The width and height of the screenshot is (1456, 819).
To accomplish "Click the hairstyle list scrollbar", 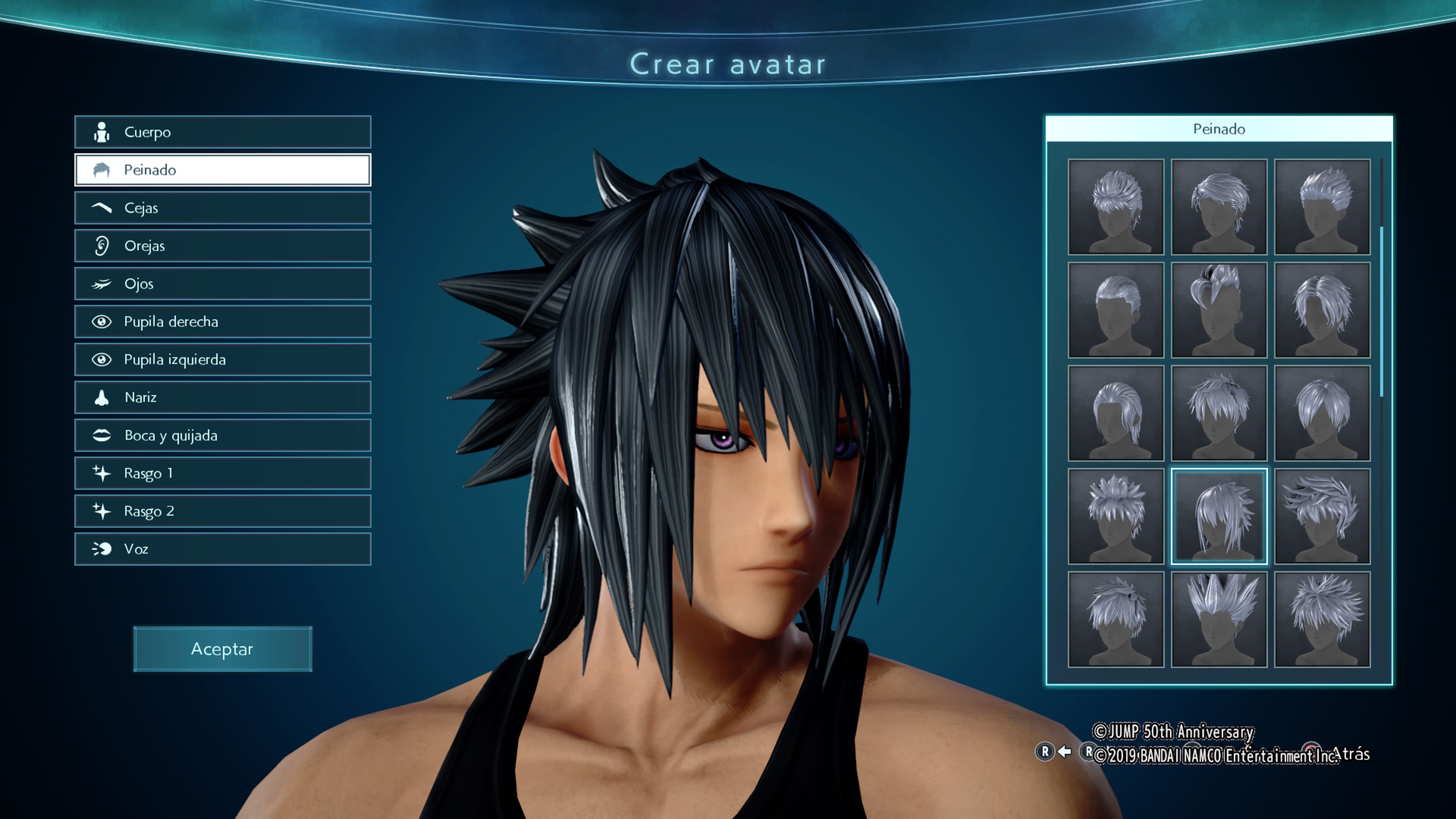I will point(1381,311).
